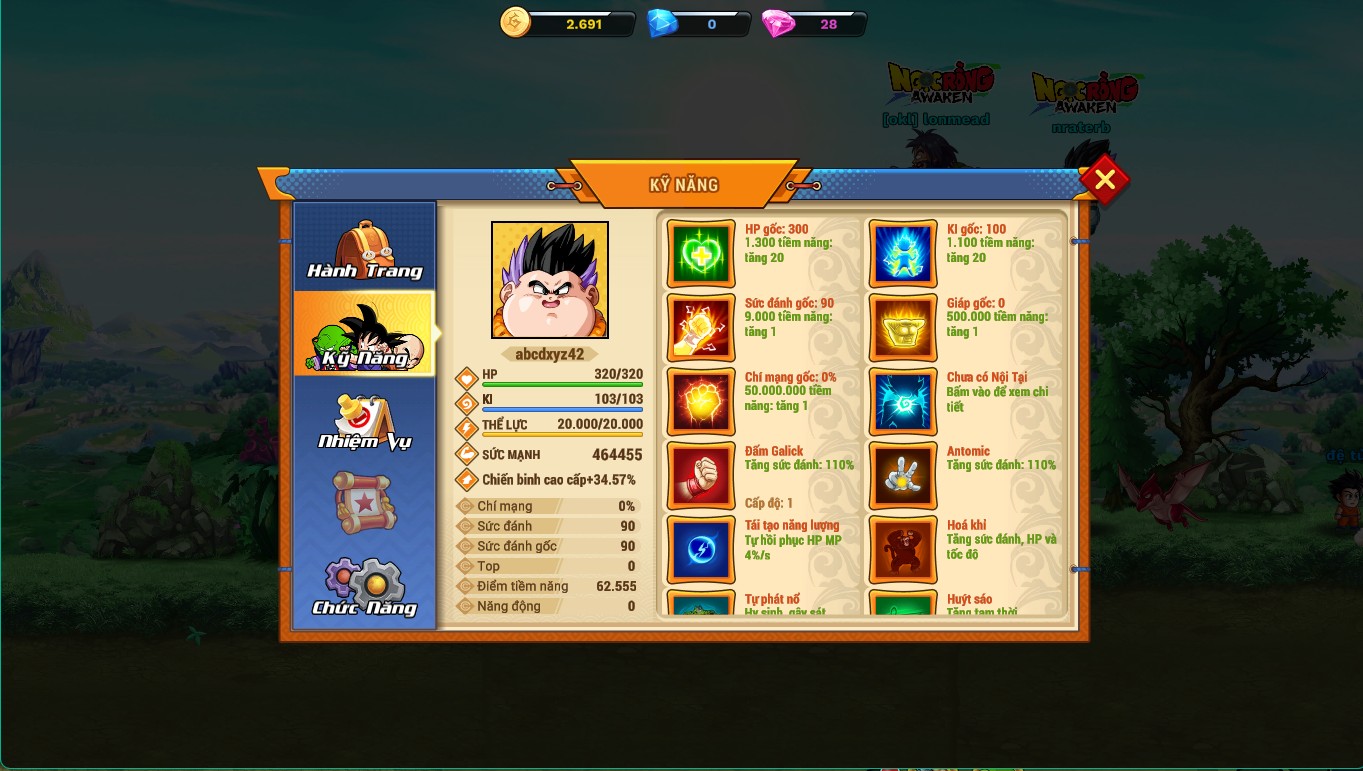1363x771 pixels.
Task: Select Tái tạo năng lượng skill
Action: 701,550
